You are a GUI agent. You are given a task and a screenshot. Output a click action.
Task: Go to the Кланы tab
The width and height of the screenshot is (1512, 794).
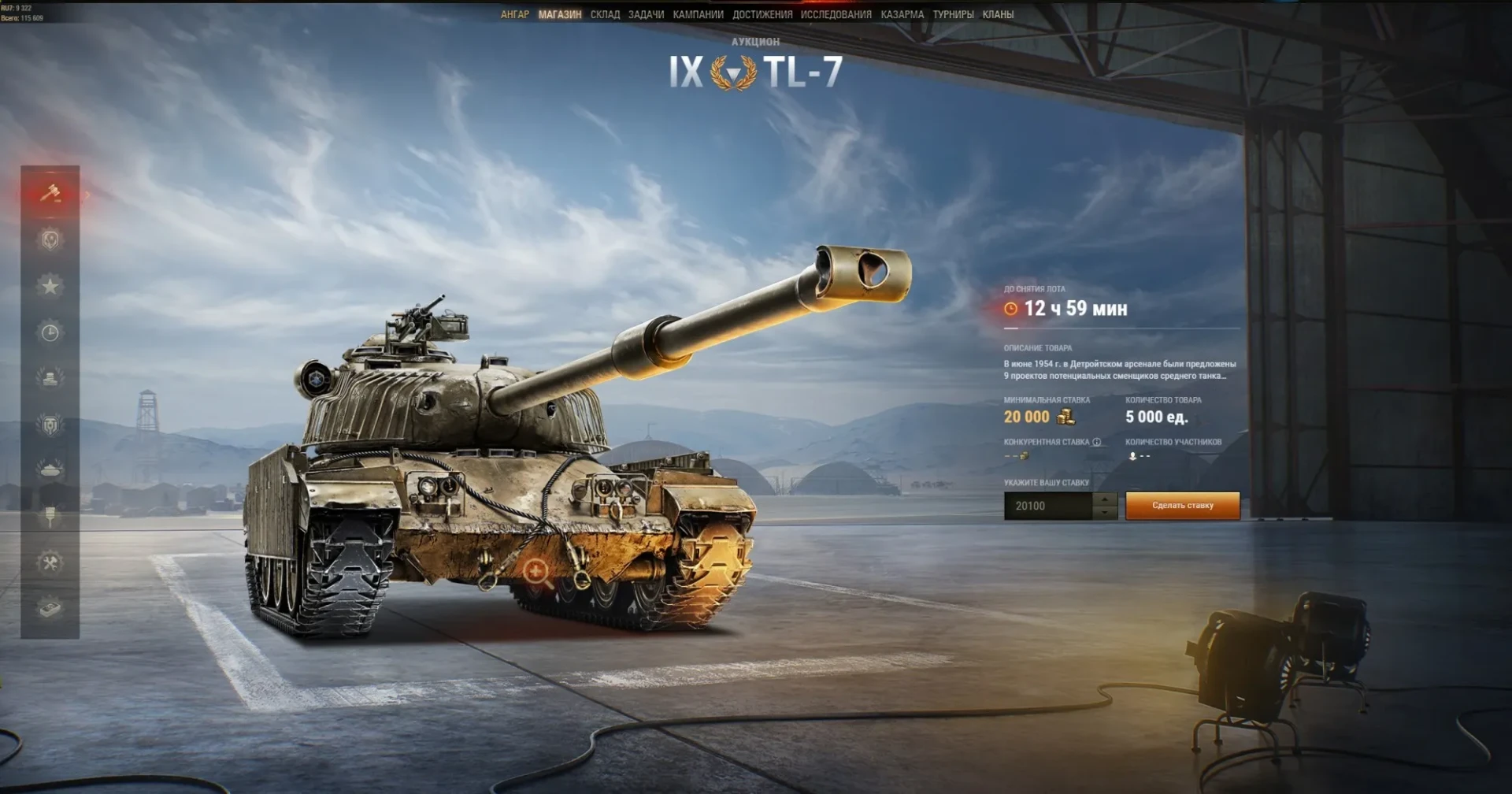point(998,14)
